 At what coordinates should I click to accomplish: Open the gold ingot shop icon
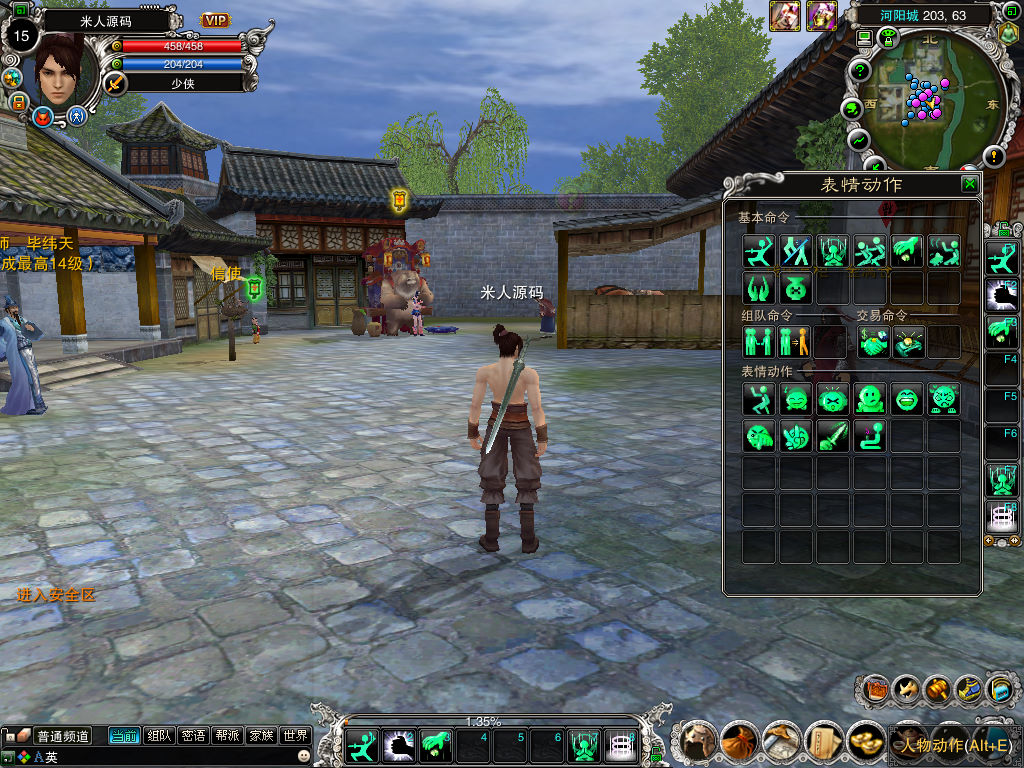pos(866,742)
